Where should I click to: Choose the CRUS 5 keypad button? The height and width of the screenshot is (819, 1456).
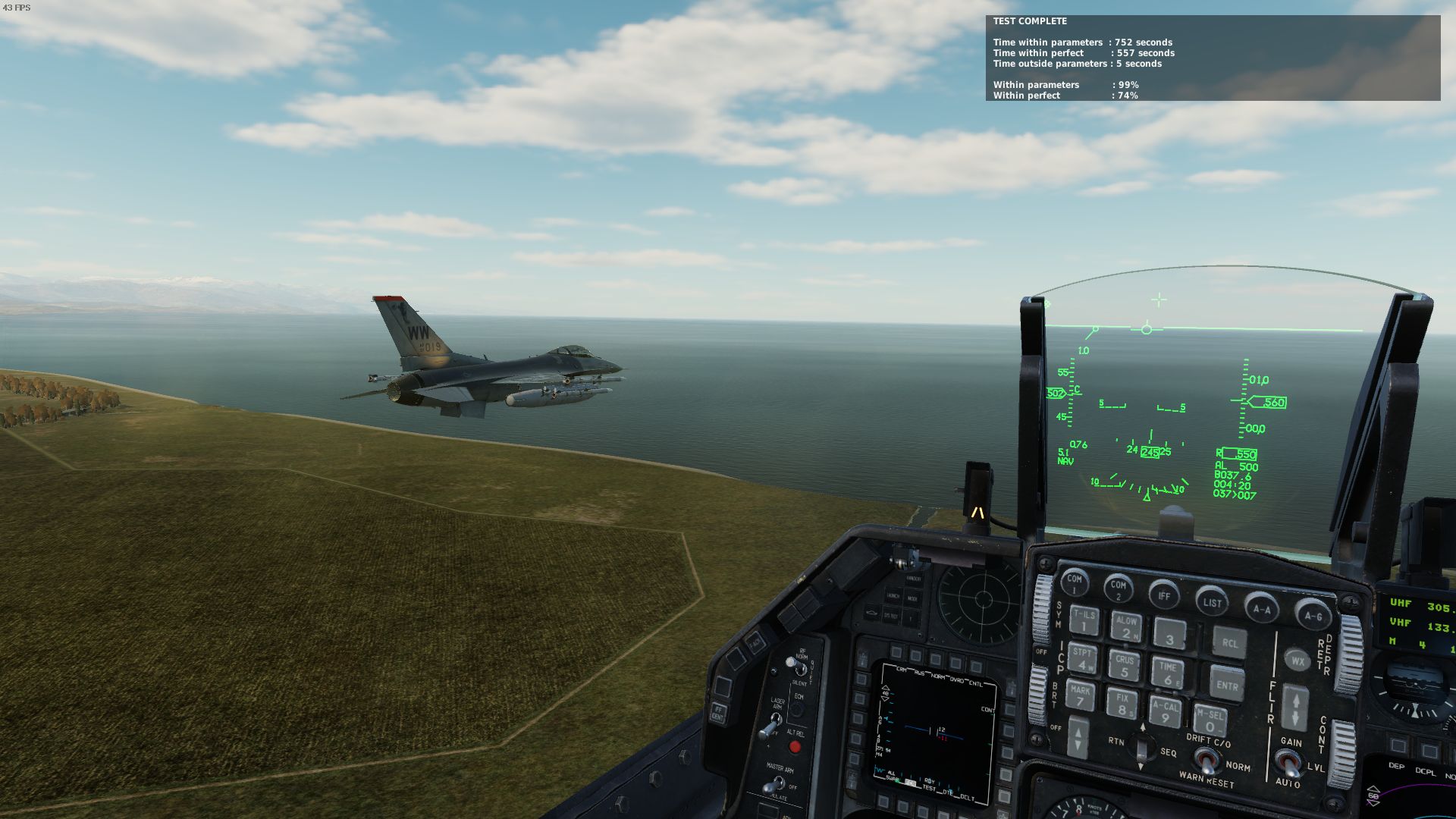[1125, 665]
